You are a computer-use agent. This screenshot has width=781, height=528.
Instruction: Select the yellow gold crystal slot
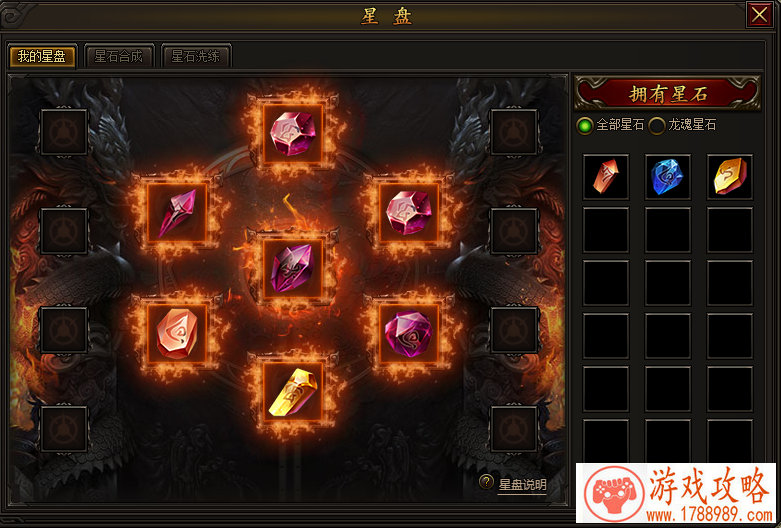point(294,390)
